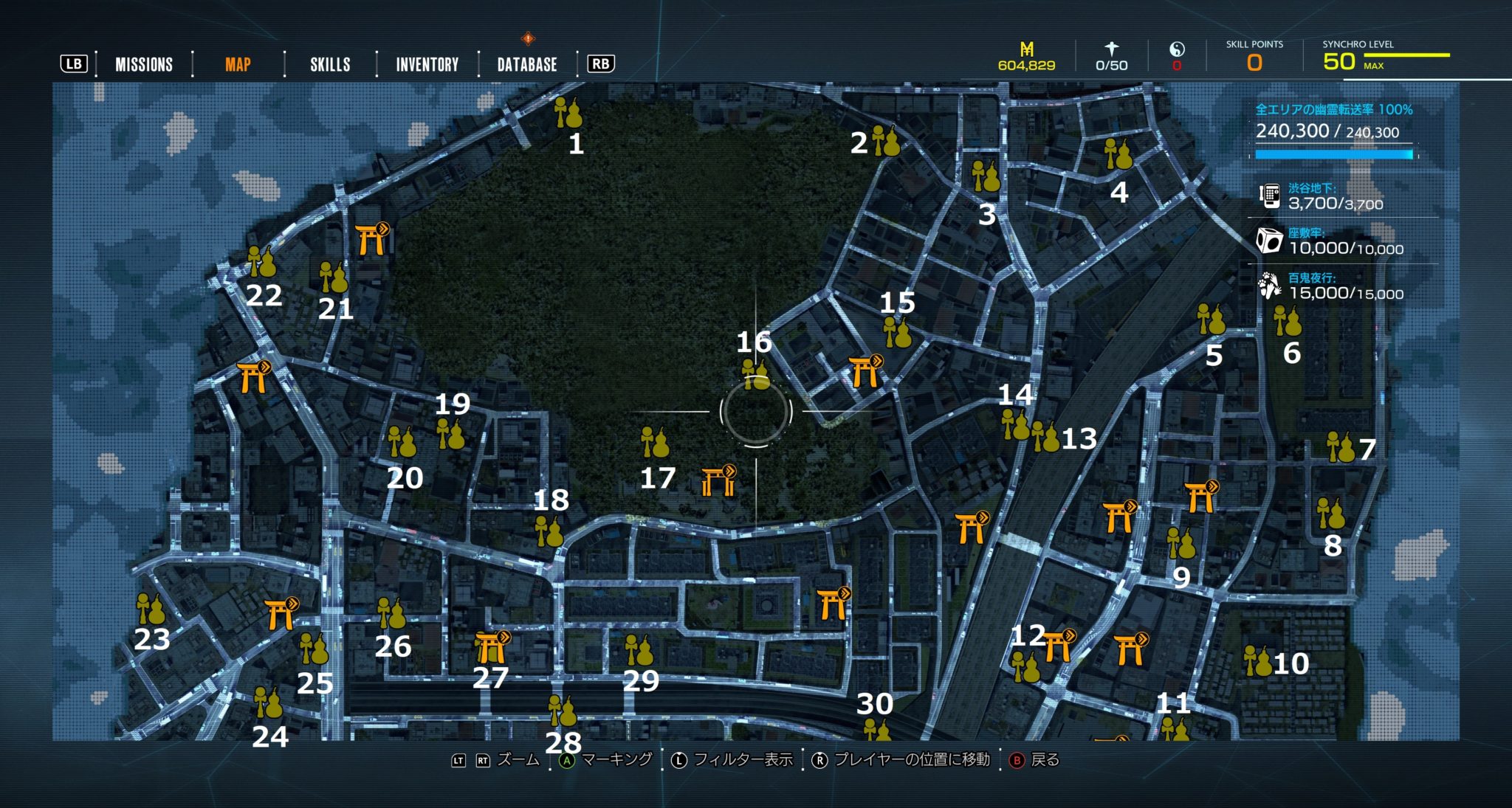Open the Database tab

(x=527, y=65)
